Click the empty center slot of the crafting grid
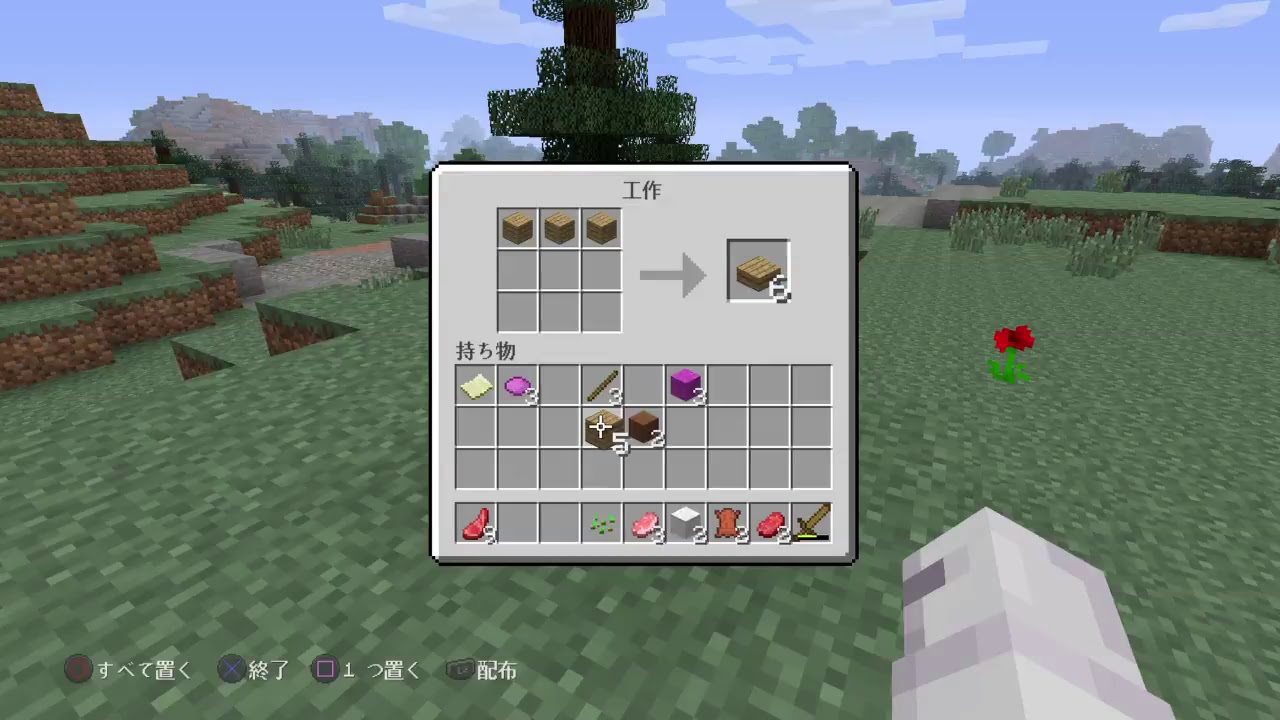1280x720 pixels. click(558, 270)
